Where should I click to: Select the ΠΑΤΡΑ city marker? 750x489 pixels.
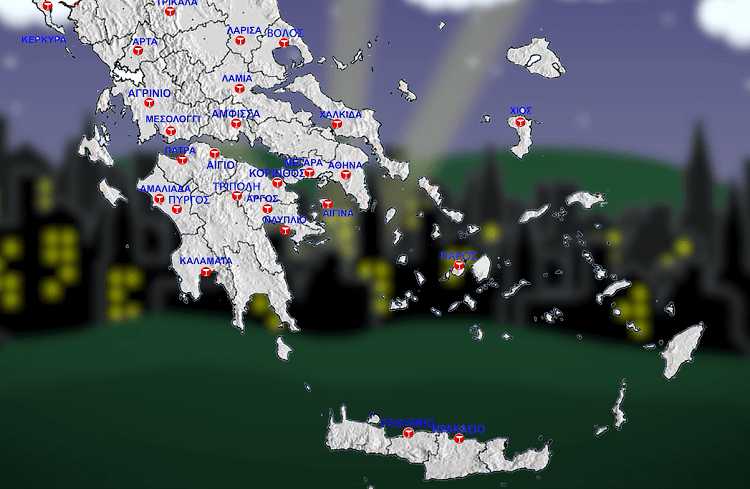click(x=183, y=160)
